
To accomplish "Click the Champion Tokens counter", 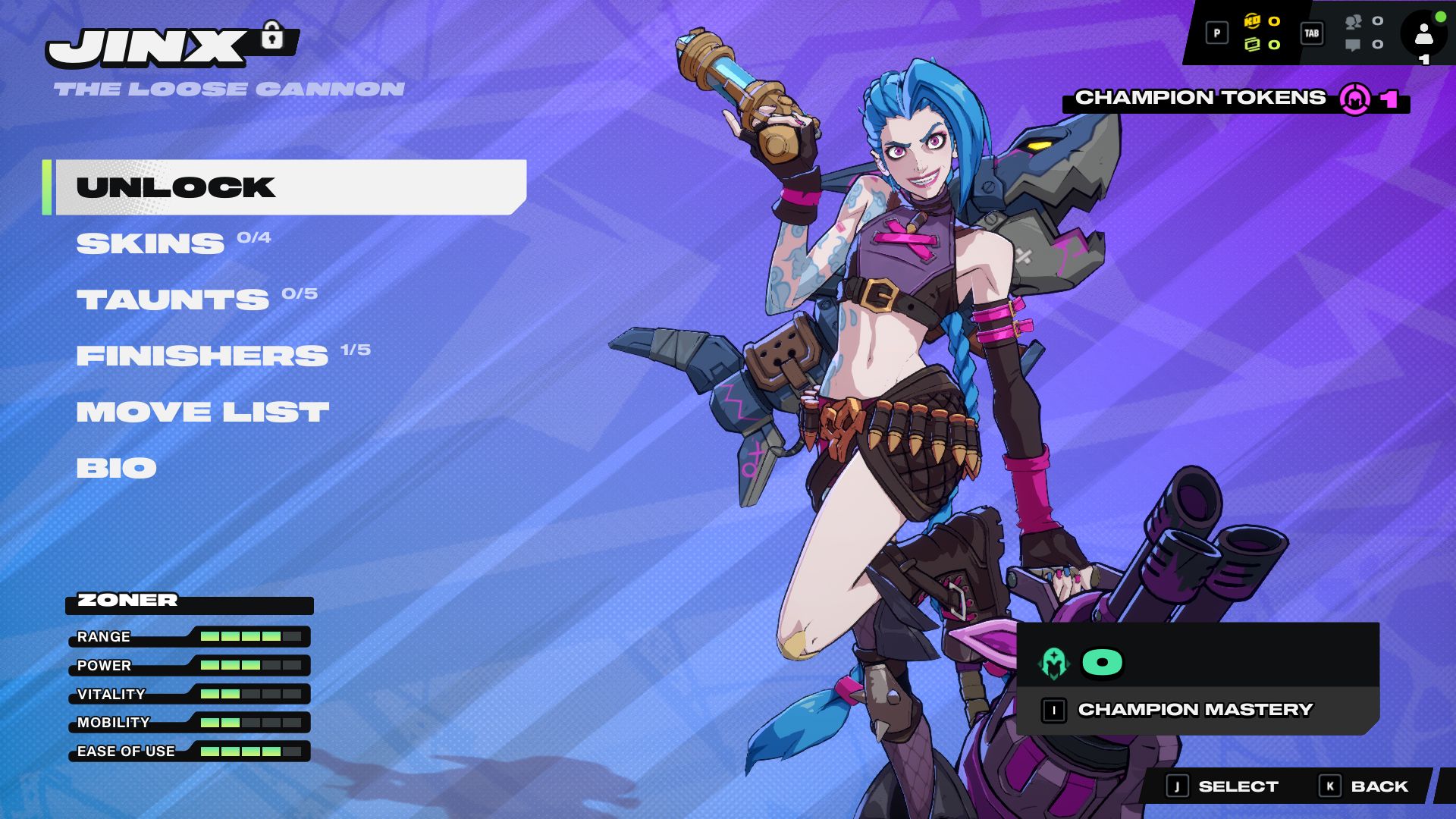I will 1236,99.
